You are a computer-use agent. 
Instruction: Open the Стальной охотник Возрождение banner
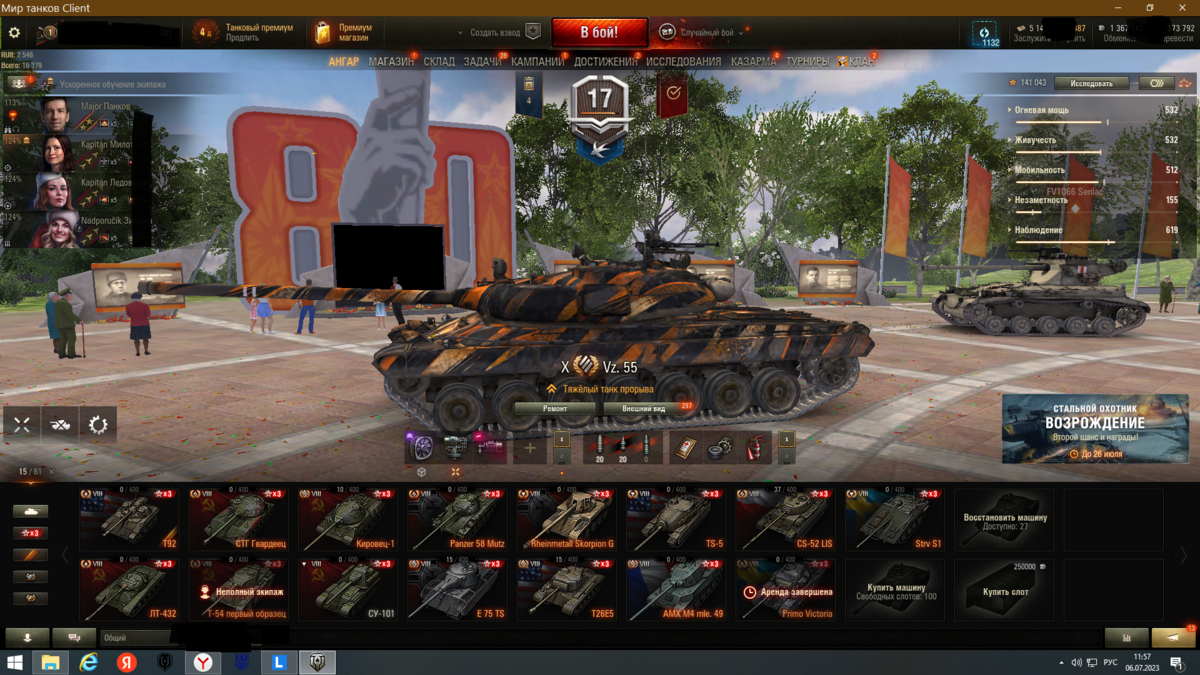coord(1095,428)
